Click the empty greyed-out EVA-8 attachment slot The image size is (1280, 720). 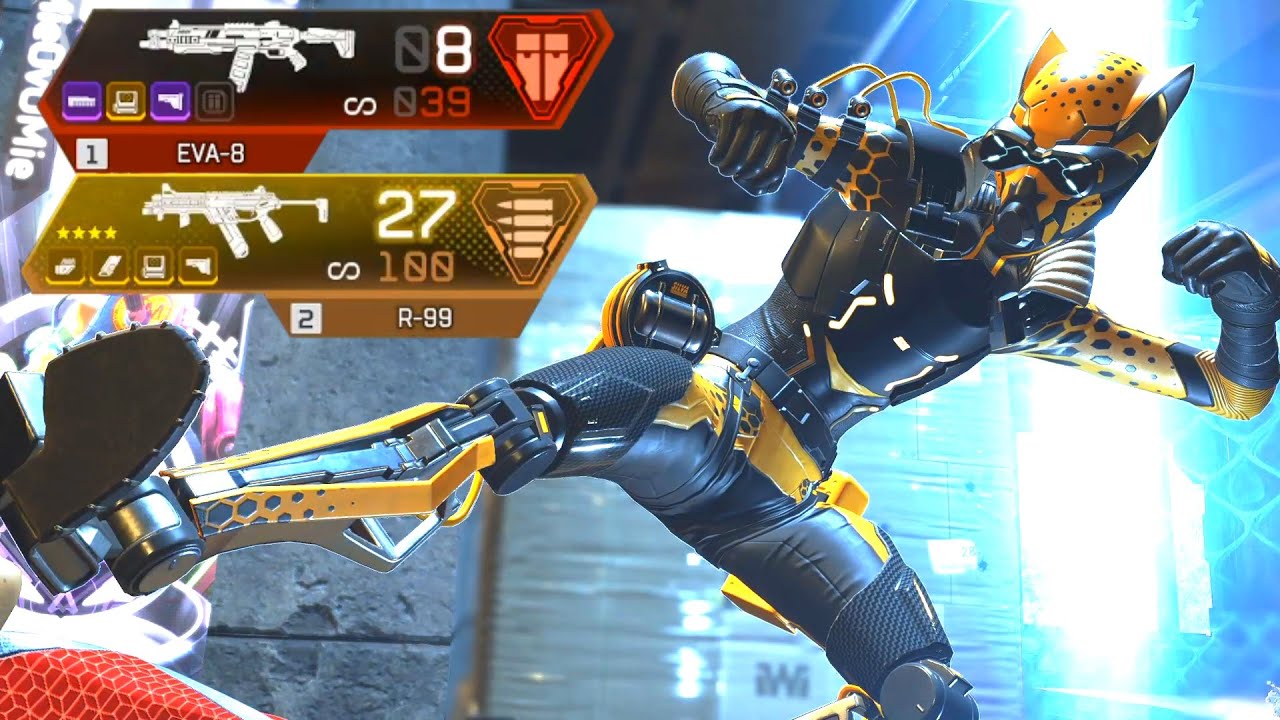click(x=211, y=100)
